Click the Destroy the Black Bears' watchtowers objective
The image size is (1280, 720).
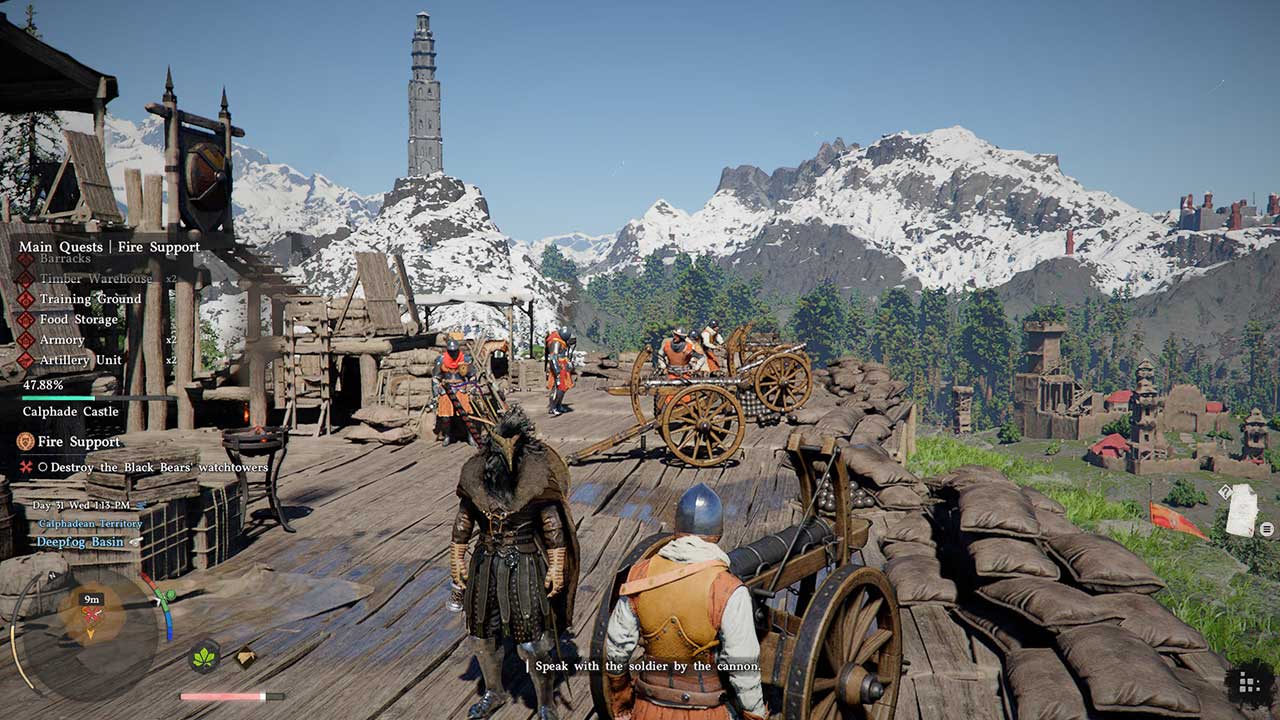pyautogui.click(x=153, y=467)
